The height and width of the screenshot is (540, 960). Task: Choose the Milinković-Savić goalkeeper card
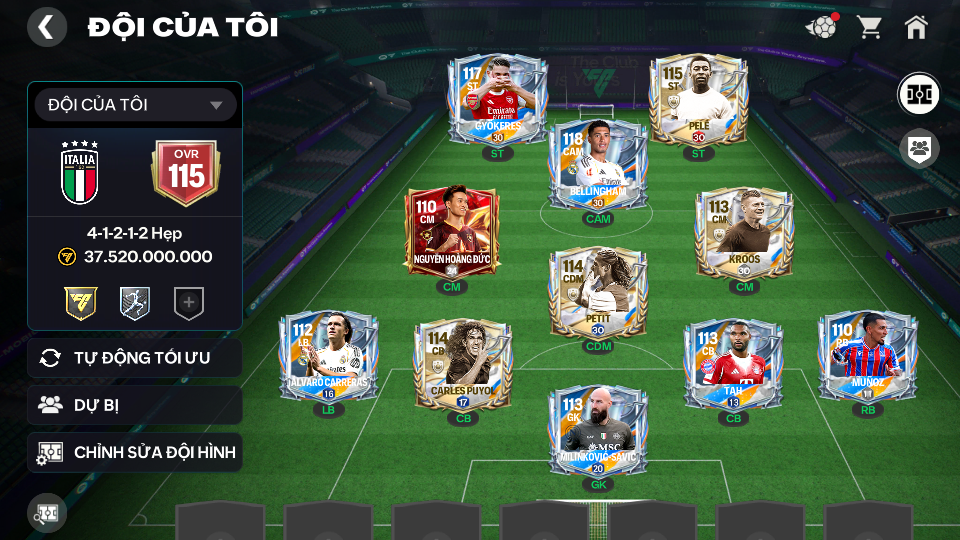(598, 431)
